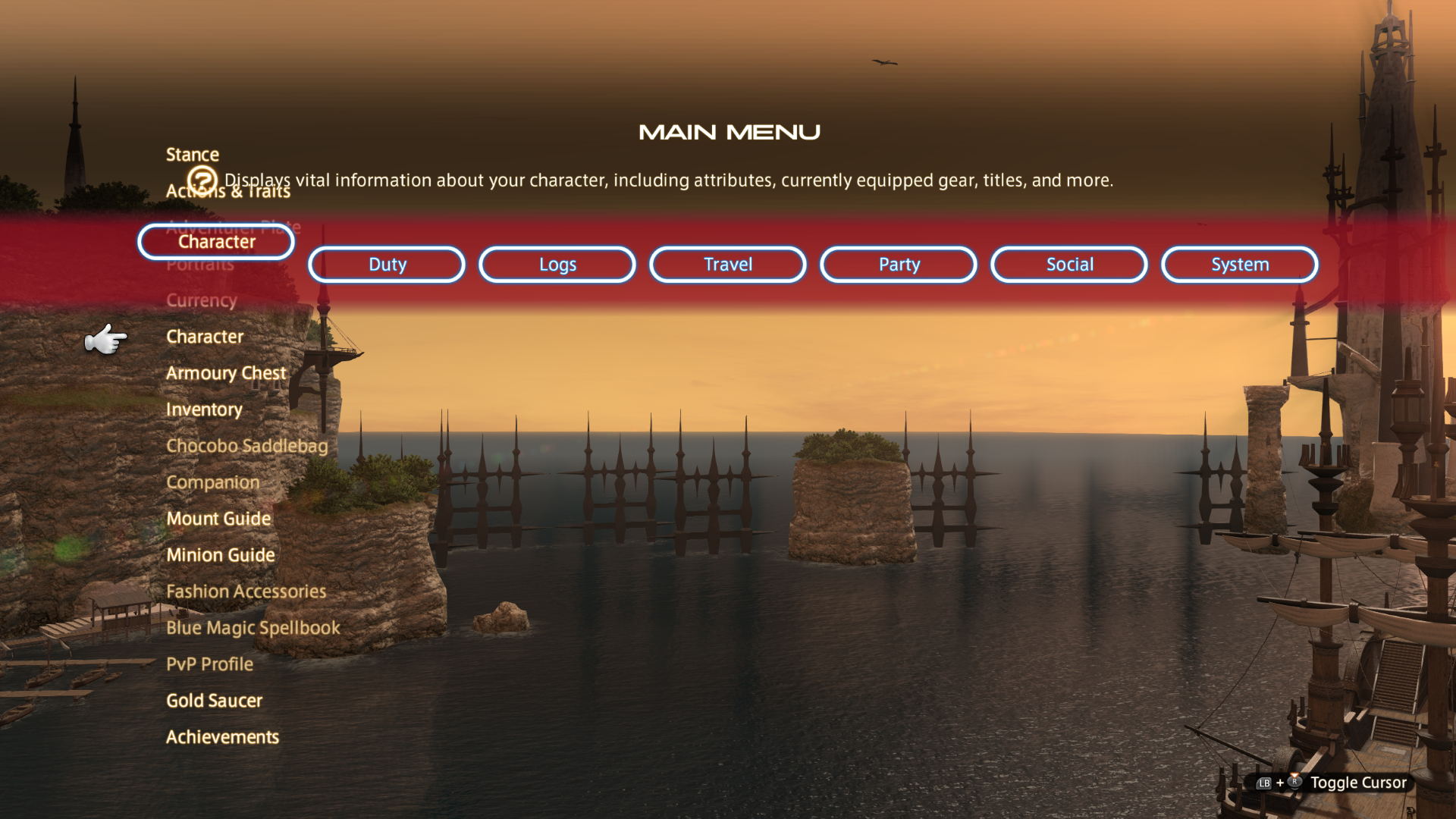
Task: Open the Logs menu
Action: (557, 264)
